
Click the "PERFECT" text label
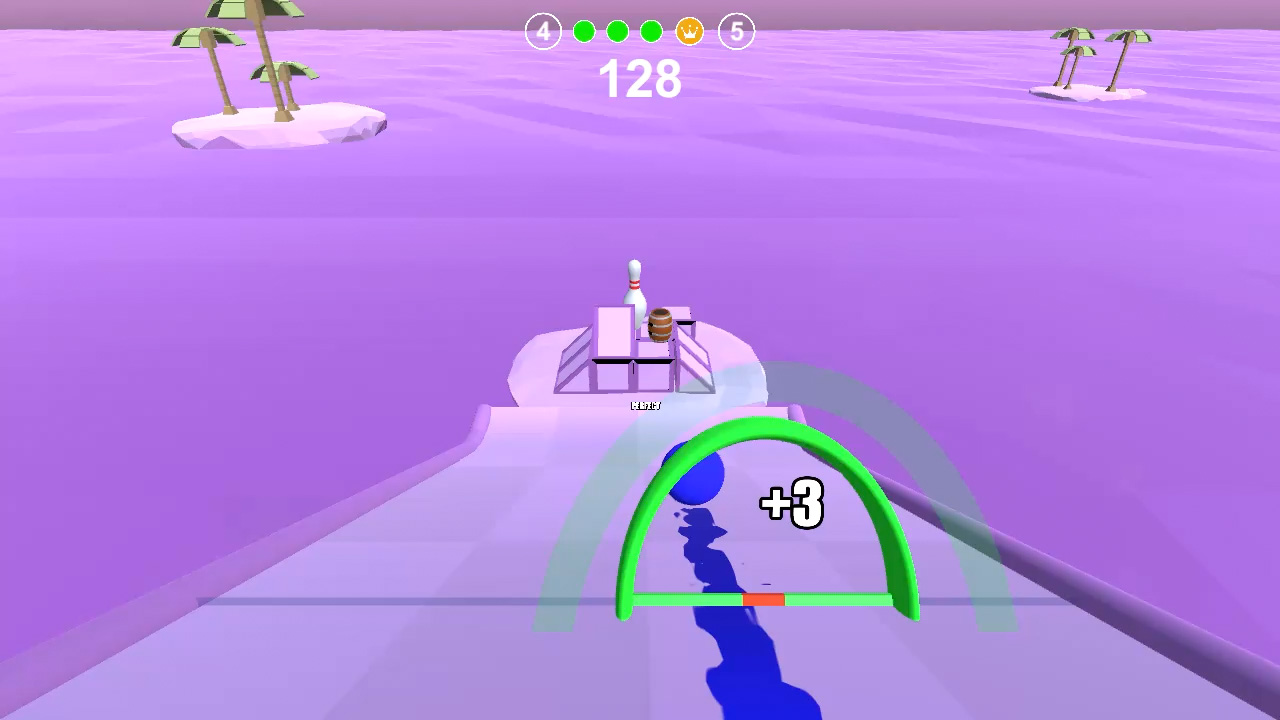click(x=646, y=405)
